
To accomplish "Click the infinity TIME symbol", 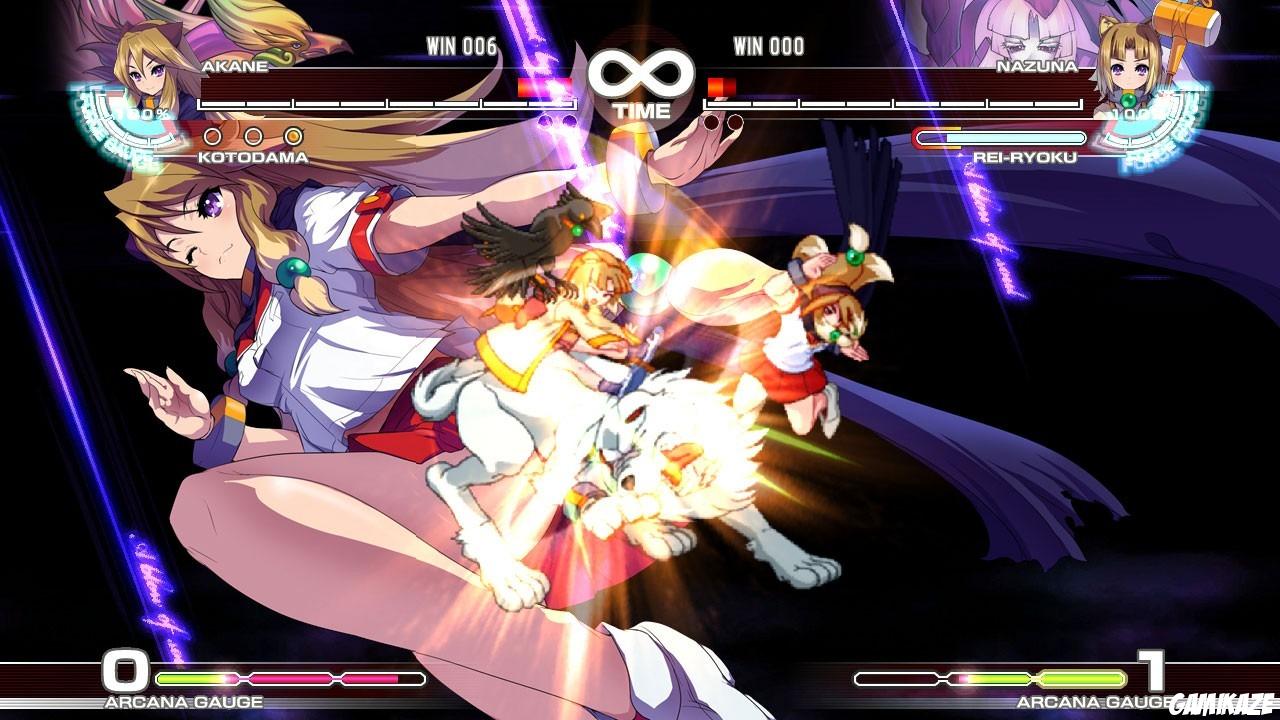I will click(x=640, y=70).
